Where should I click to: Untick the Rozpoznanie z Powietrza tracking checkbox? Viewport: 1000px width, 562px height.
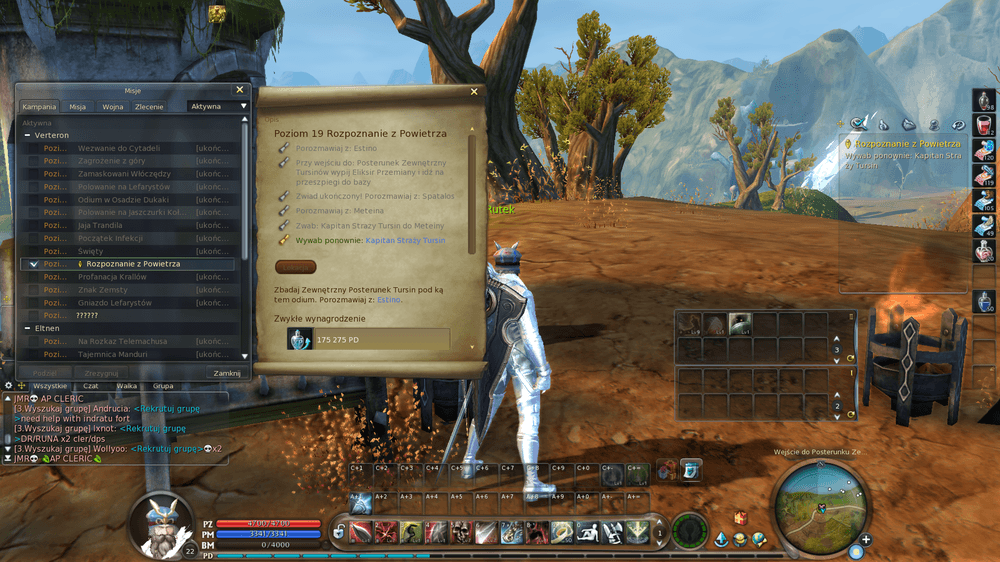tap(34, 264)
